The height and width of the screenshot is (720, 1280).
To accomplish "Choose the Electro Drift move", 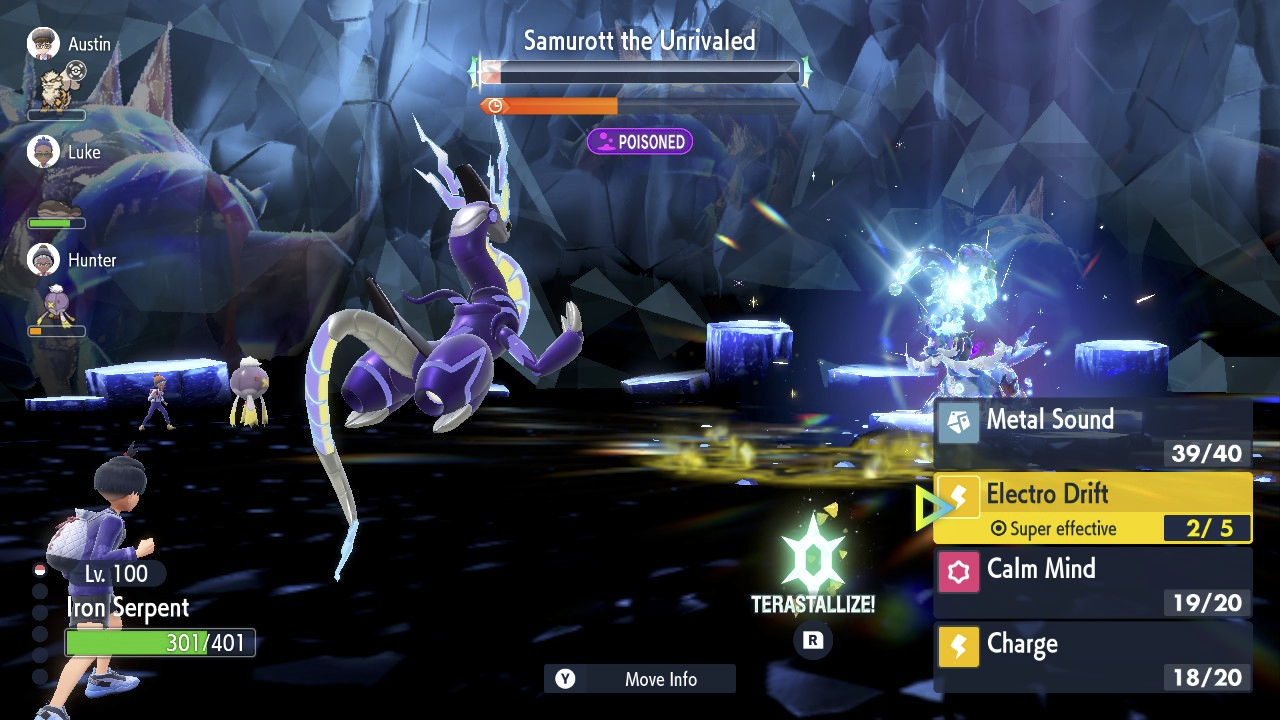I will (x=1092, y=508).
